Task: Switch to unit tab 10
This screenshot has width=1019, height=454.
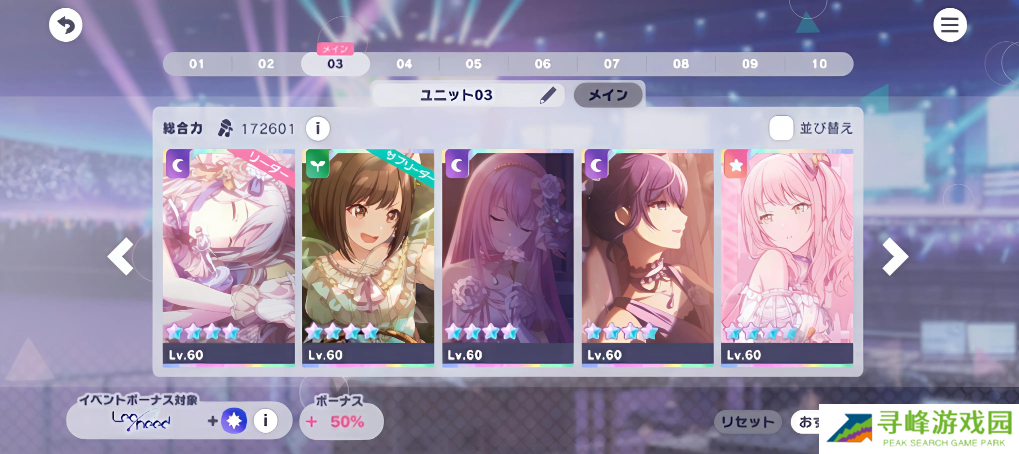Action: pos(819,64)
